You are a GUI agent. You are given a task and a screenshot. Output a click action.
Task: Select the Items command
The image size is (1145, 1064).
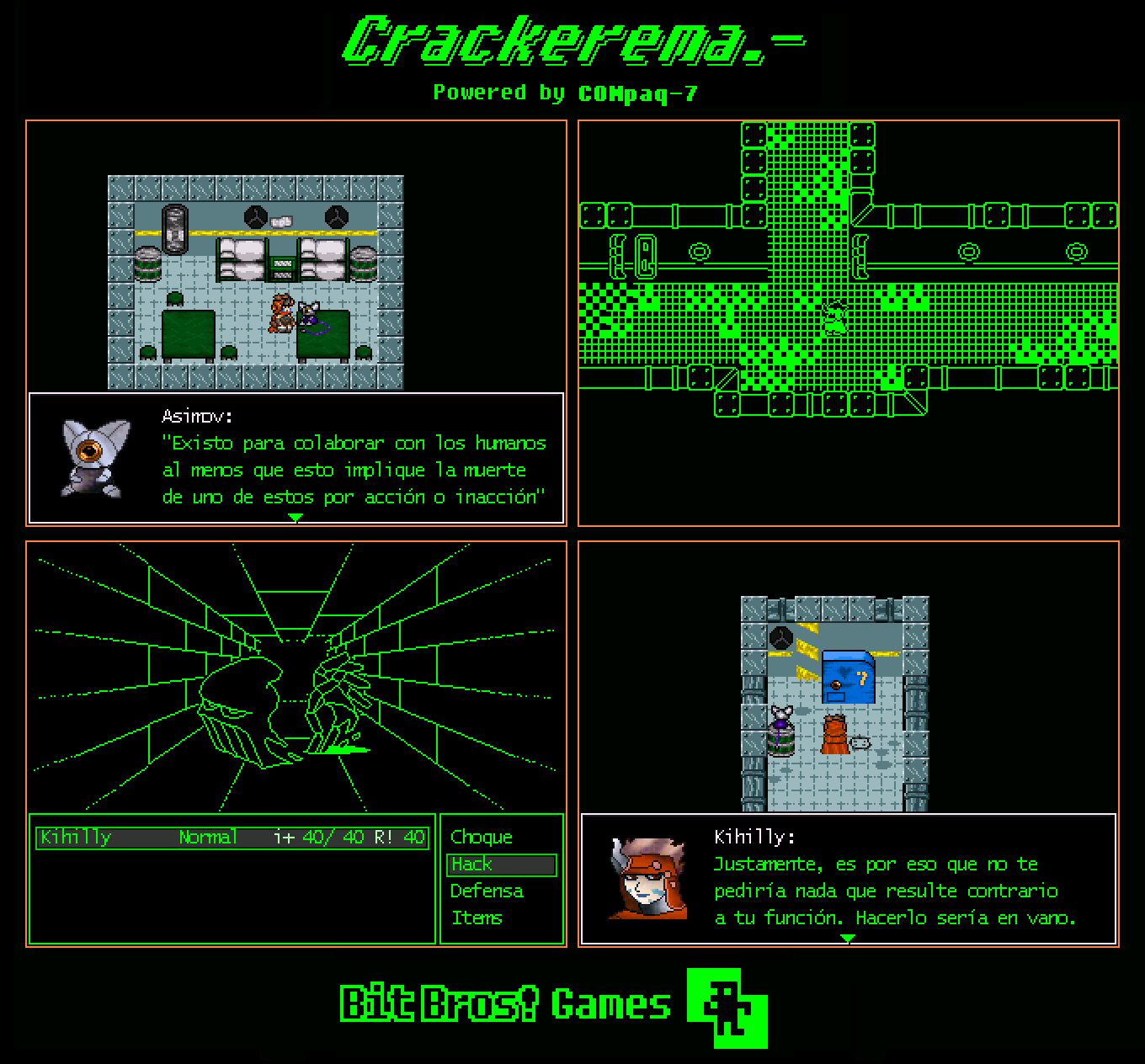tap(478, 918)
